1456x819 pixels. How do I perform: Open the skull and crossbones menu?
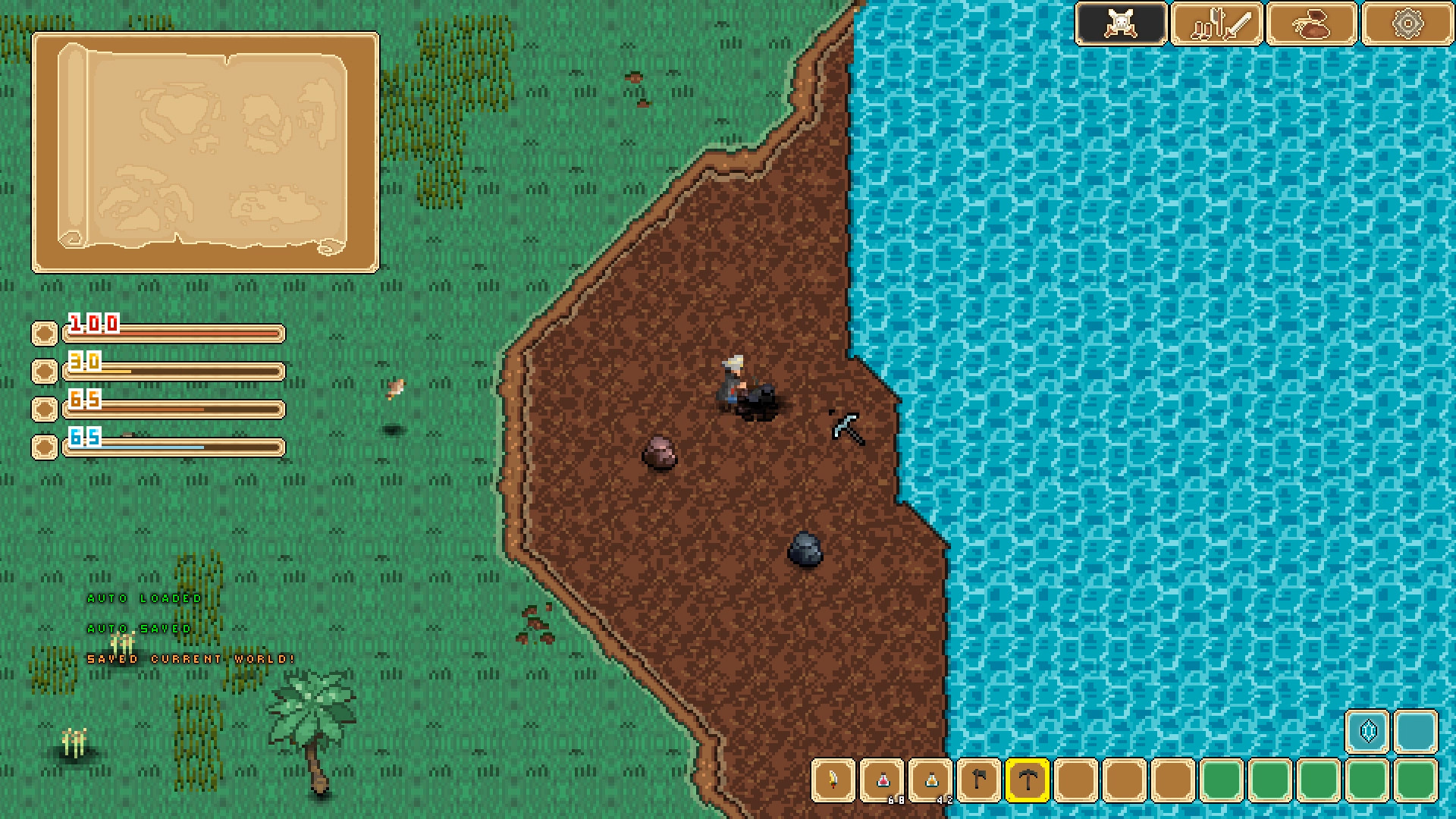click(1121, 24)
